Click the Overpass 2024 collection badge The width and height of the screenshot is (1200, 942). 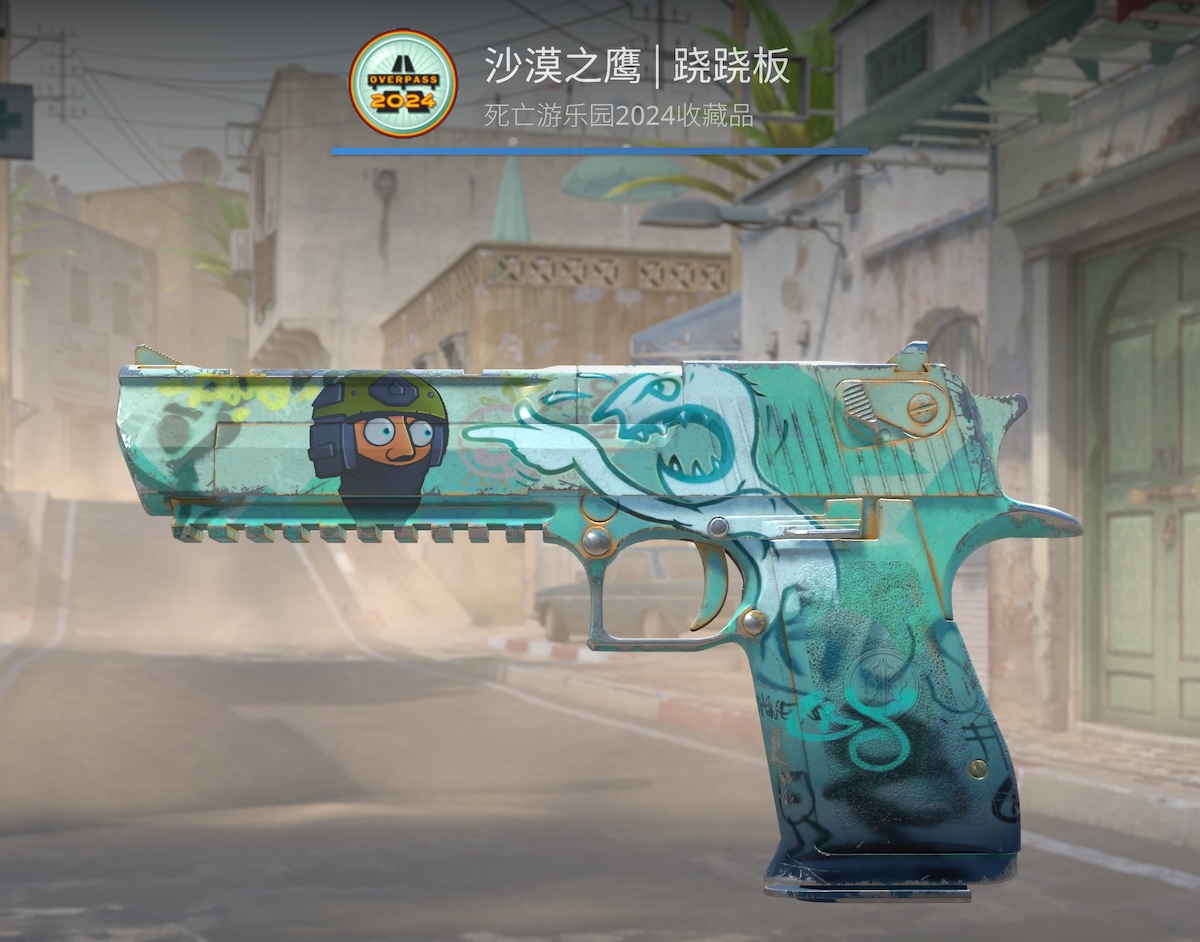point(402,83)
